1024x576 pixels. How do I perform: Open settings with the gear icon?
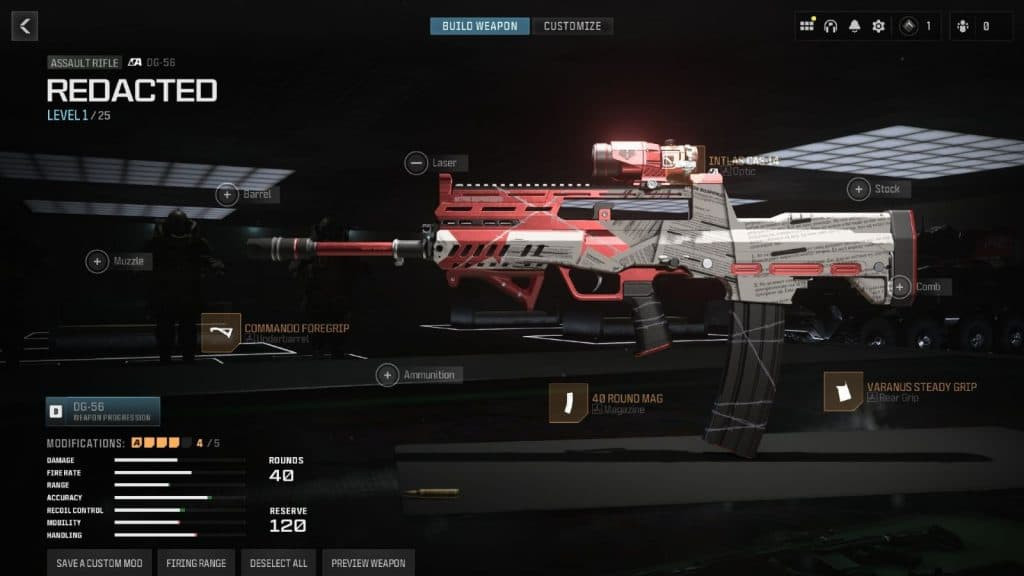(878, 26)
